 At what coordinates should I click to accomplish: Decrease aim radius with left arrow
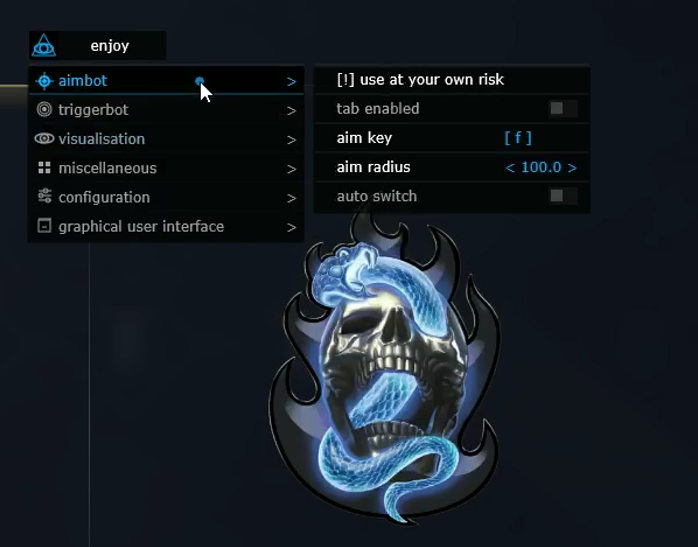(x=510, y=168)
